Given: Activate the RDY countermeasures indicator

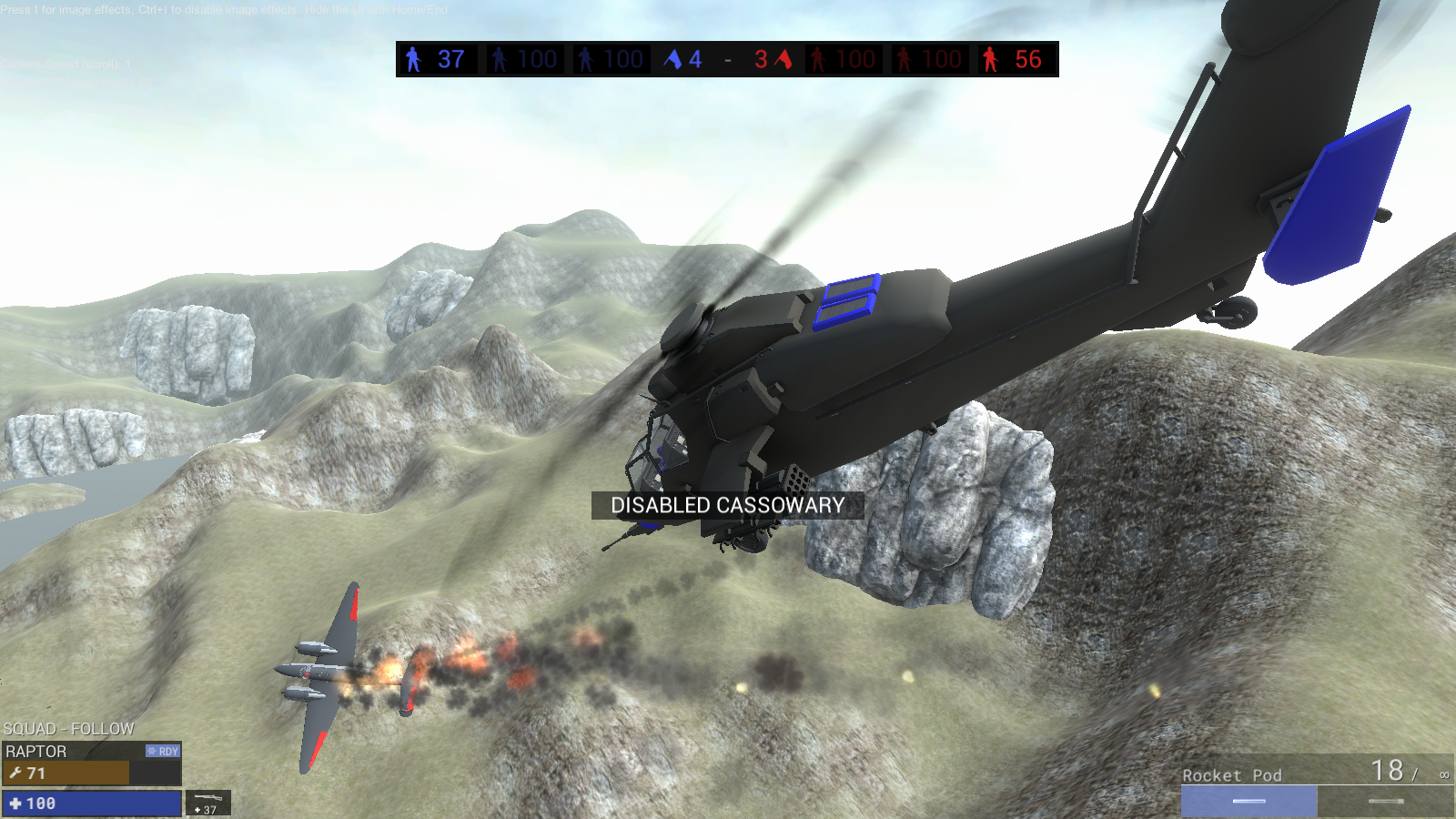Looking at the screenshot, I should (x=164, y=751).
